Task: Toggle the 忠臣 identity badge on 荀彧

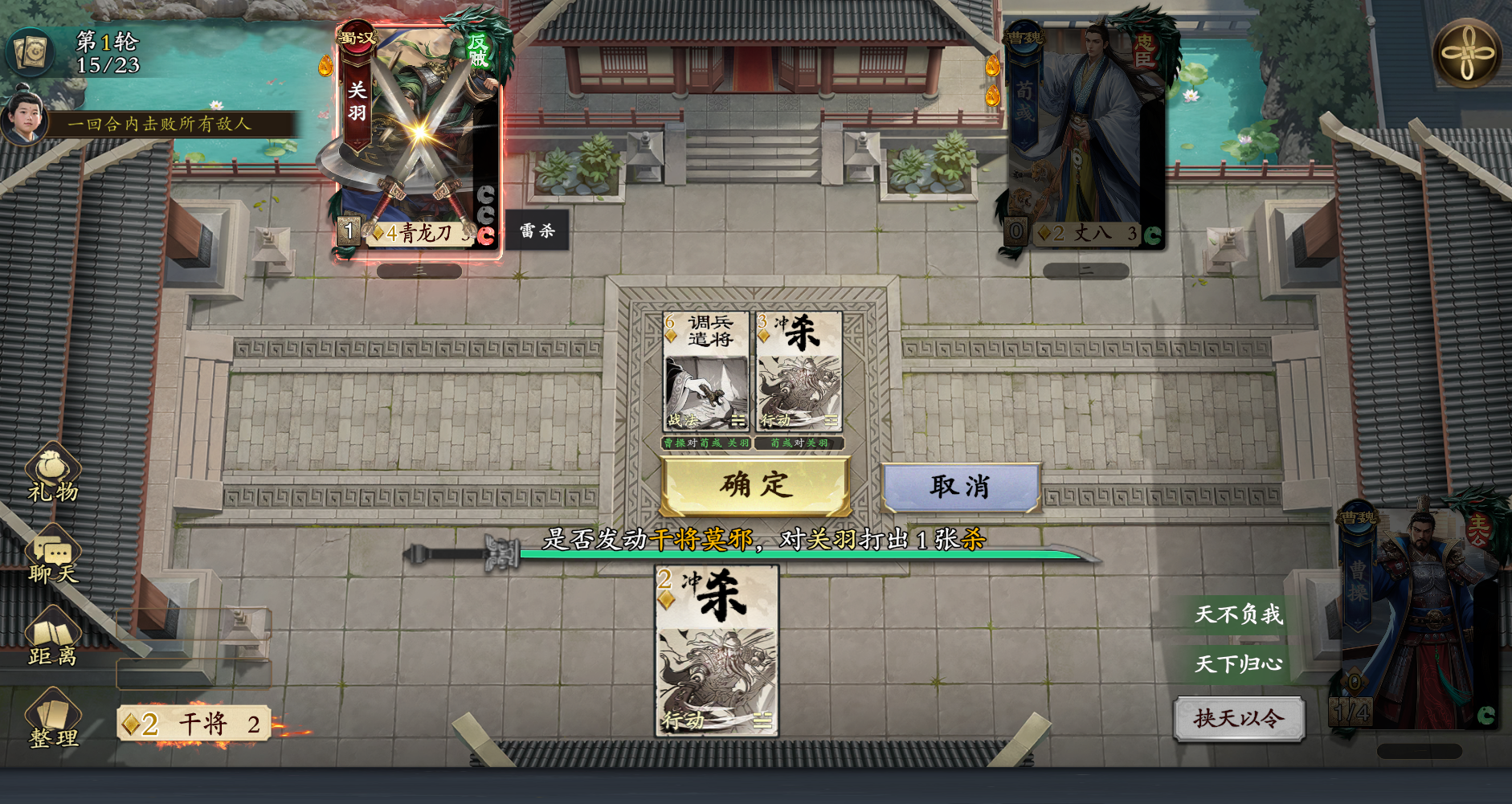Action: (x=1146, y=51)
